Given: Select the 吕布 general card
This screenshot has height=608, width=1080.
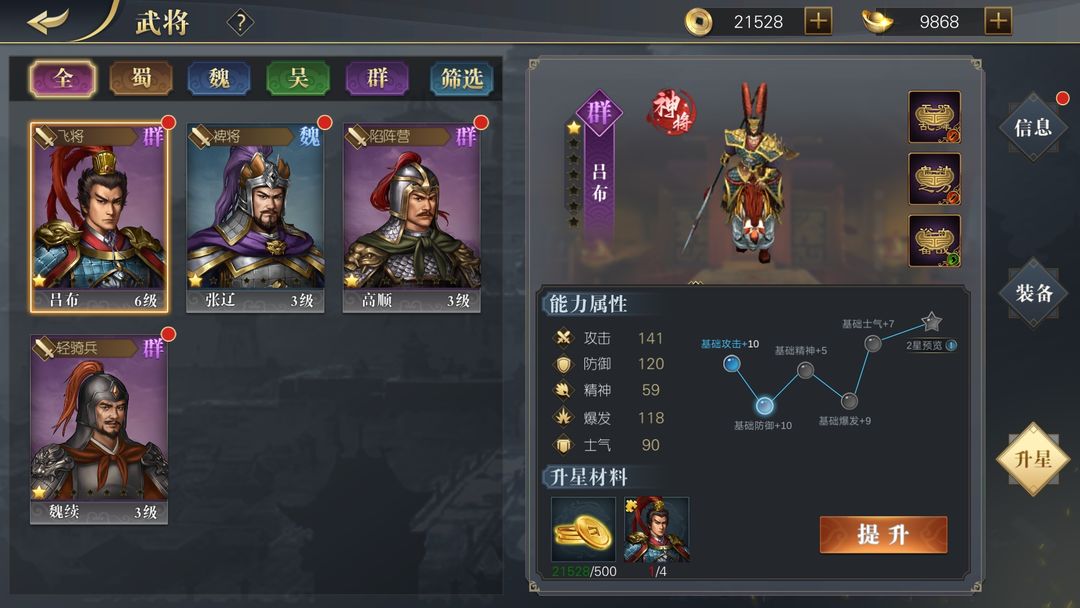Looking at the screenshot, I should 99,217.
